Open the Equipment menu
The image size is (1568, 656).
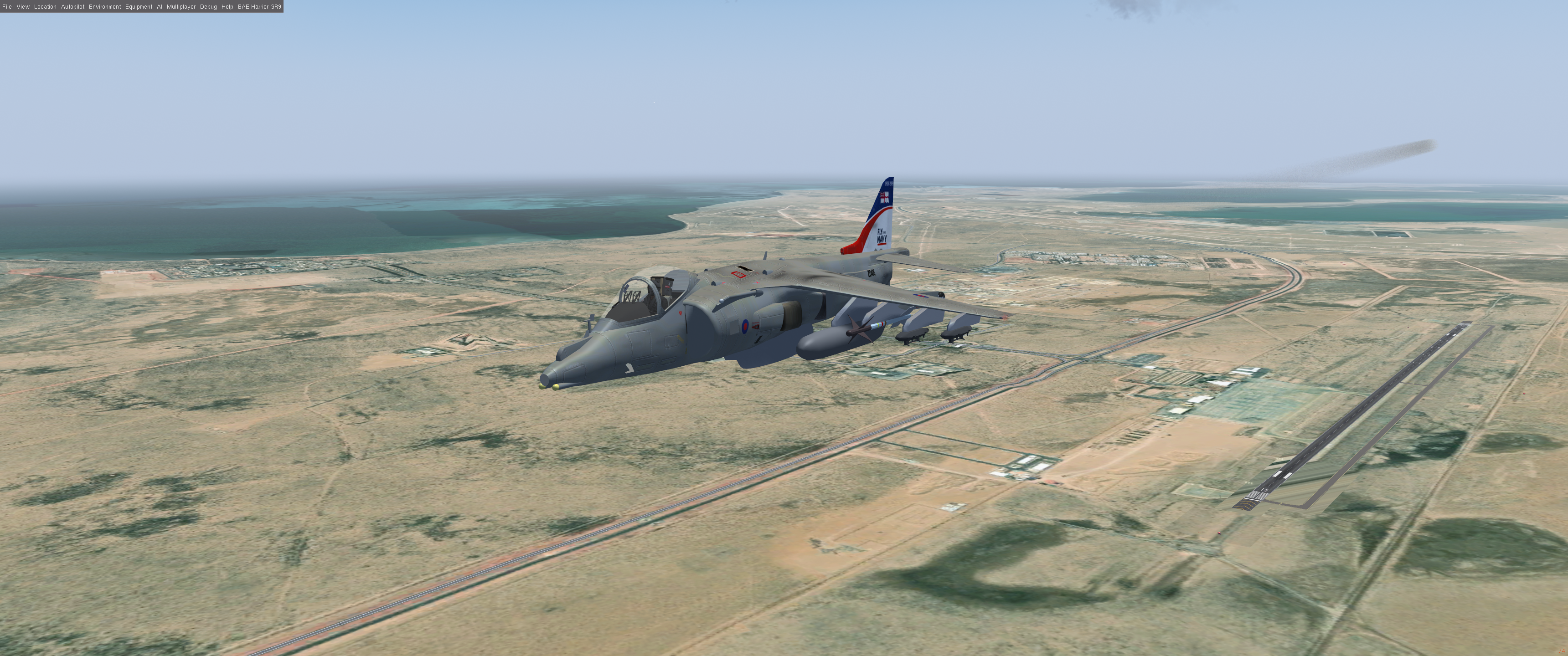point(139,7)
